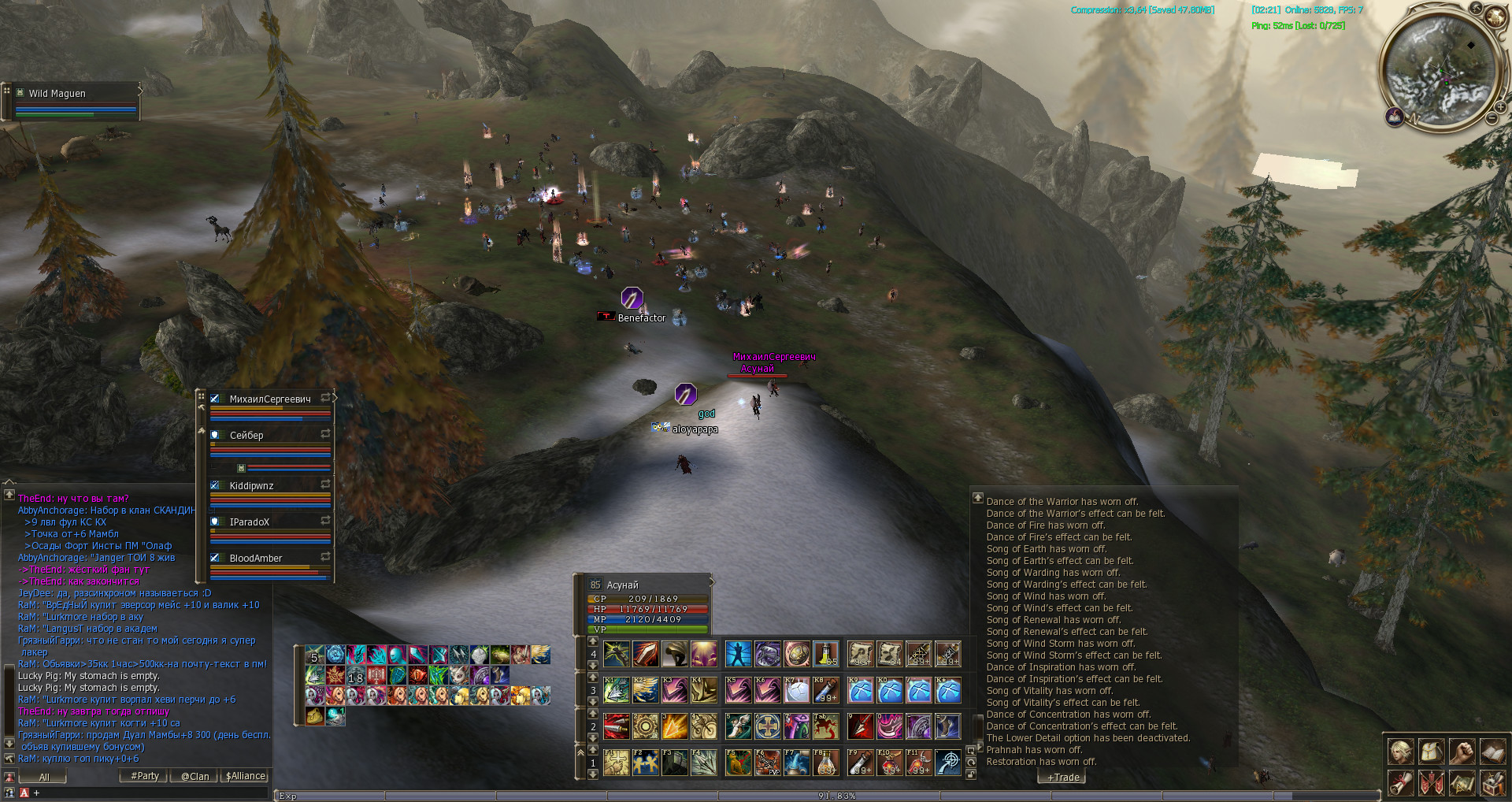
Task: Activate the F2 two-figures hotbar skill
Action: click(646, 763)
